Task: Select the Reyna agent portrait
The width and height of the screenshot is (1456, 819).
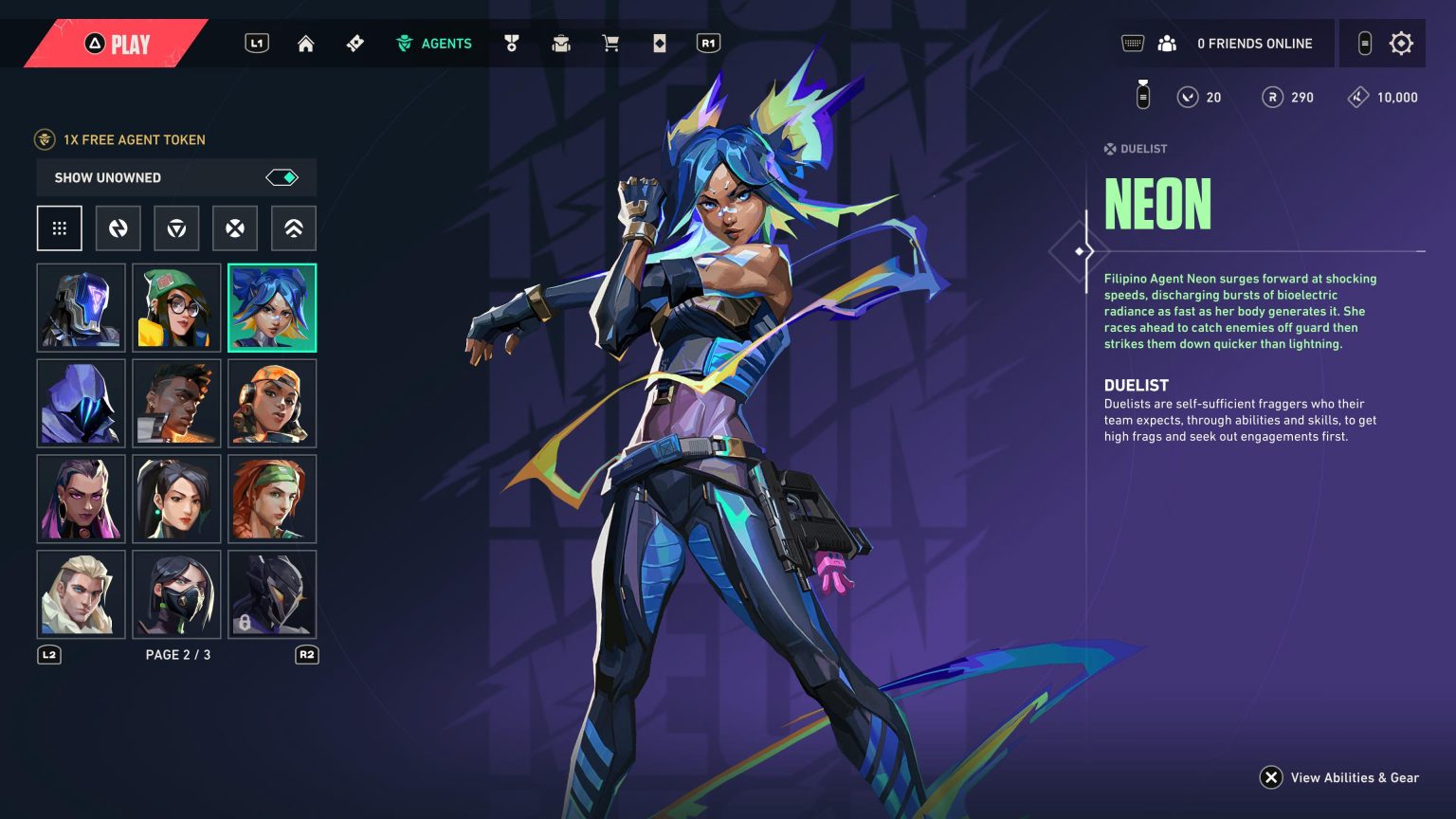Action: 81,499
